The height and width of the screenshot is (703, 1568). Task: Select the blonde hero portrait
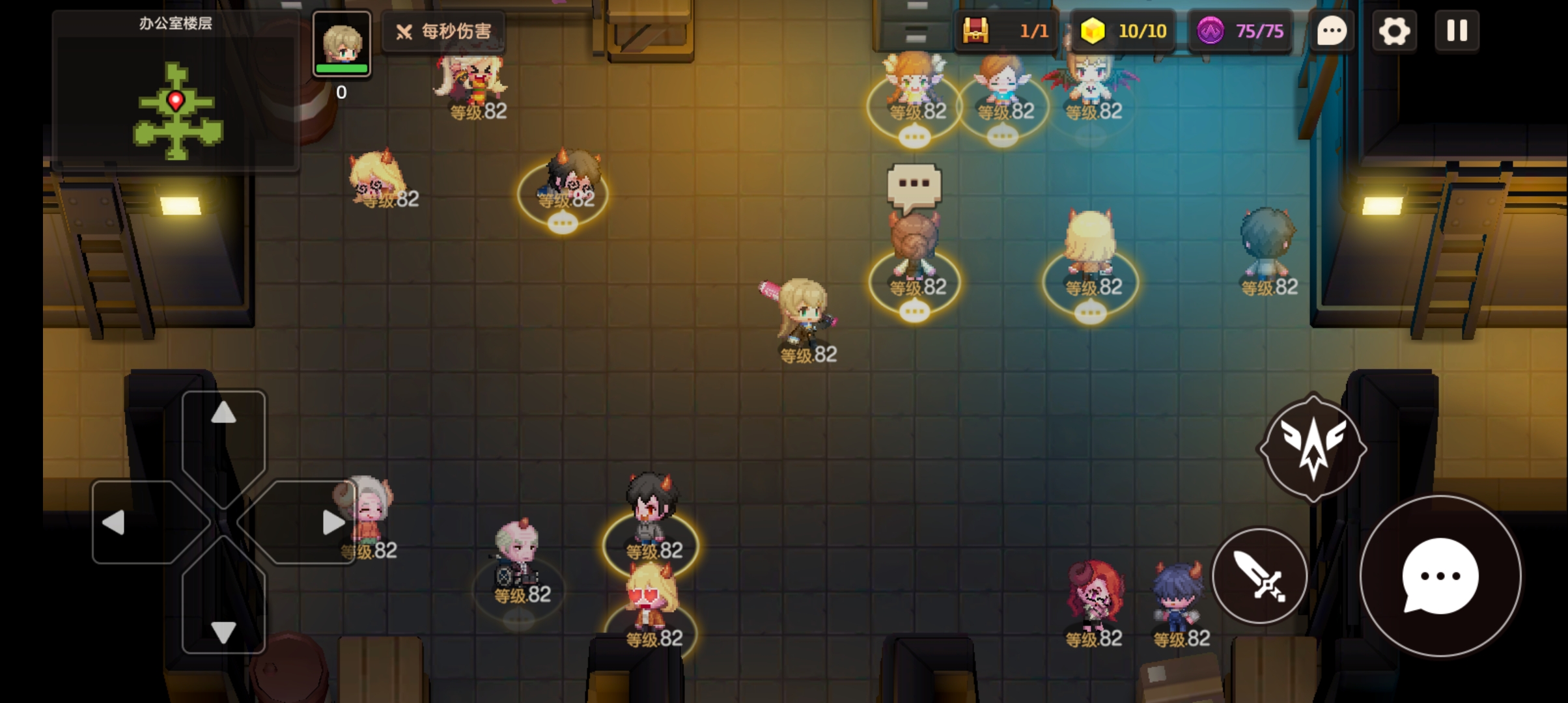pos(342,44)
